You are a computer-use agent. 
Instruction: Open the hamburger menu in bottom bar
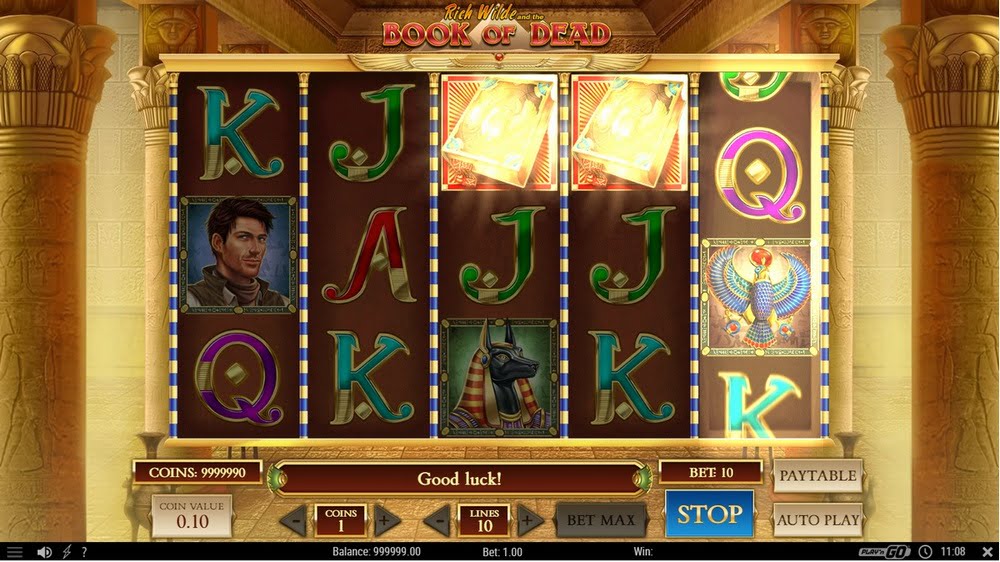pos(14,552)
